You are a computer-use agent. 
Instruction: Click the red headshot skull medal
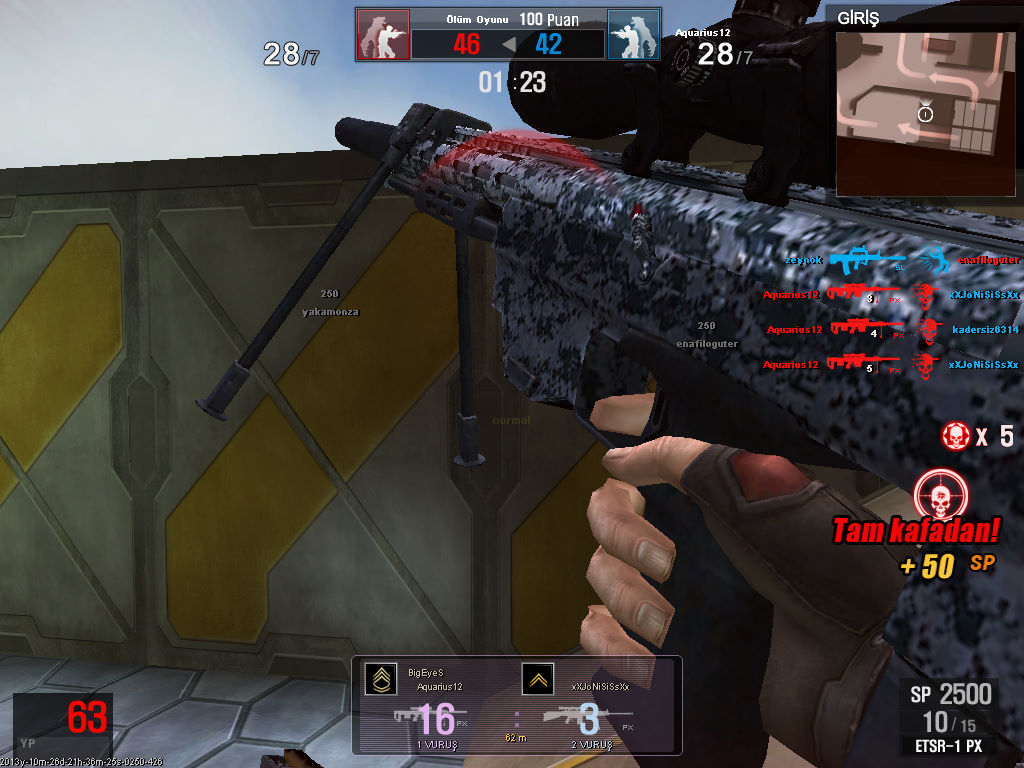coord(939,494)
